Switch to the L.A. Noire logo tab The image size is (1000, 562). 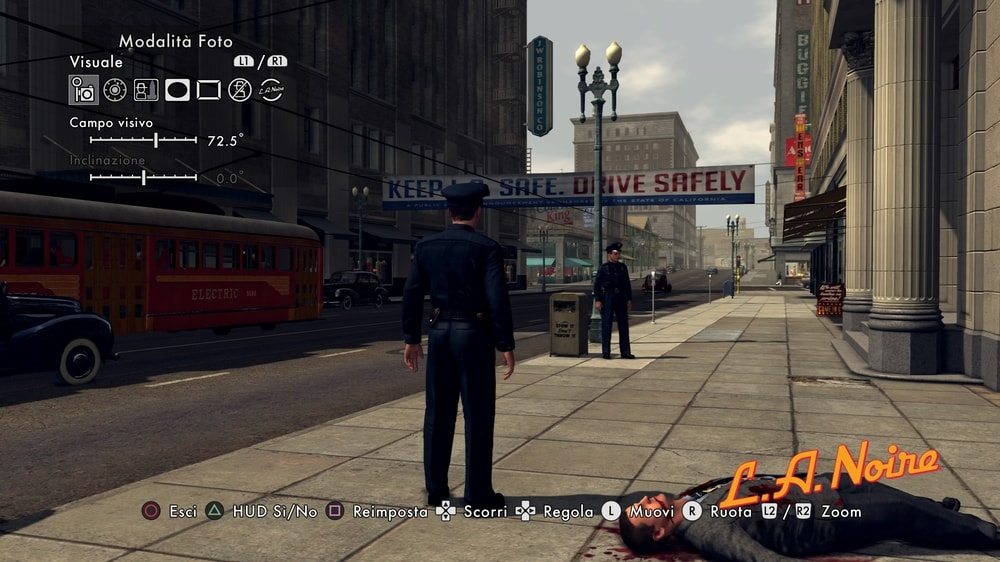pos(270,90)
